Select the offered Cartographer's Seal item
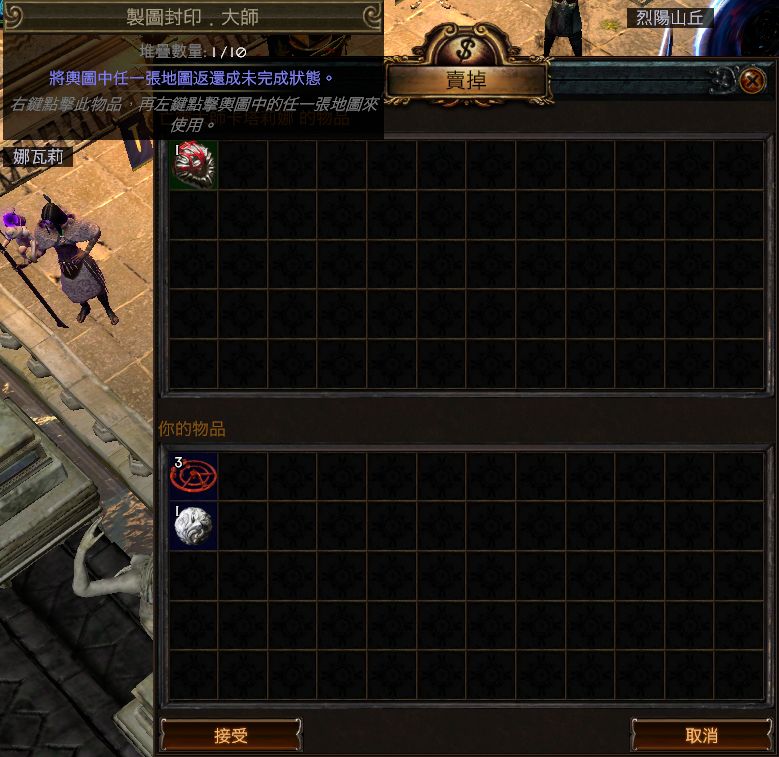 point(194,165)
